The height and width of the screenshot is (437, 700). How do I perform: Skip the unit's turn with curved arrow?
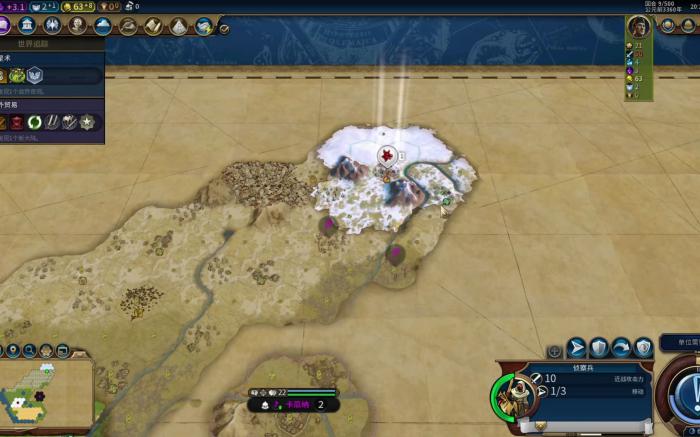coord(621,348)
